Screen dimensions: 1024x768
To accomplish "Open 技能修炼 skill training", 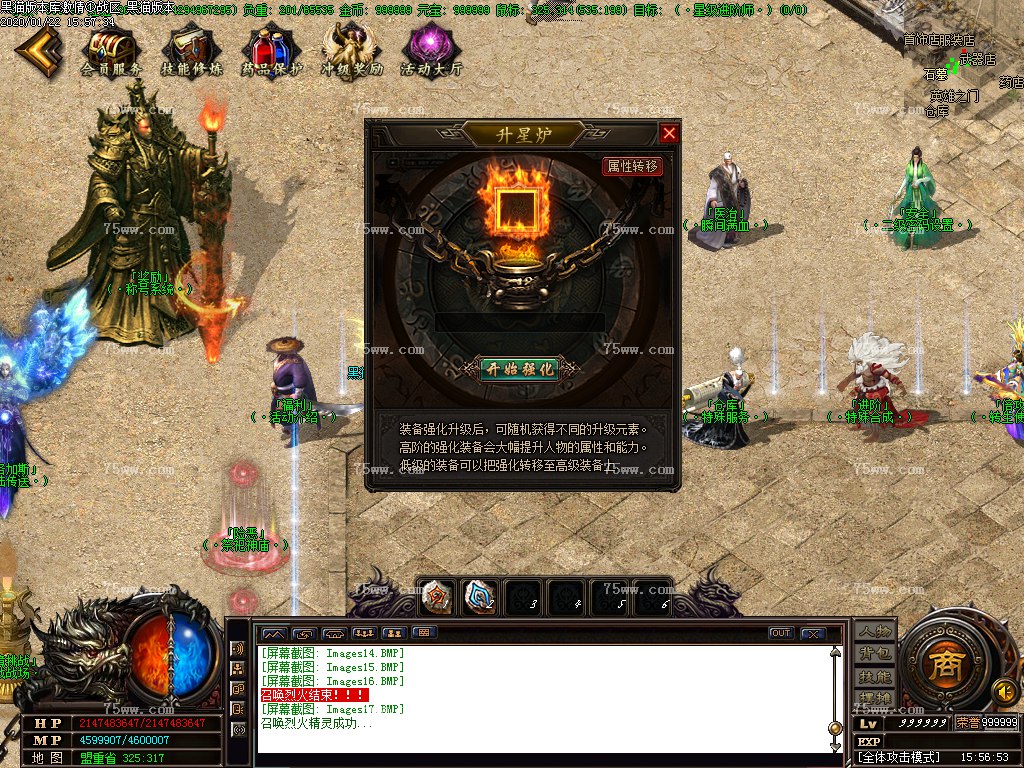I will (x=192, y=50).
